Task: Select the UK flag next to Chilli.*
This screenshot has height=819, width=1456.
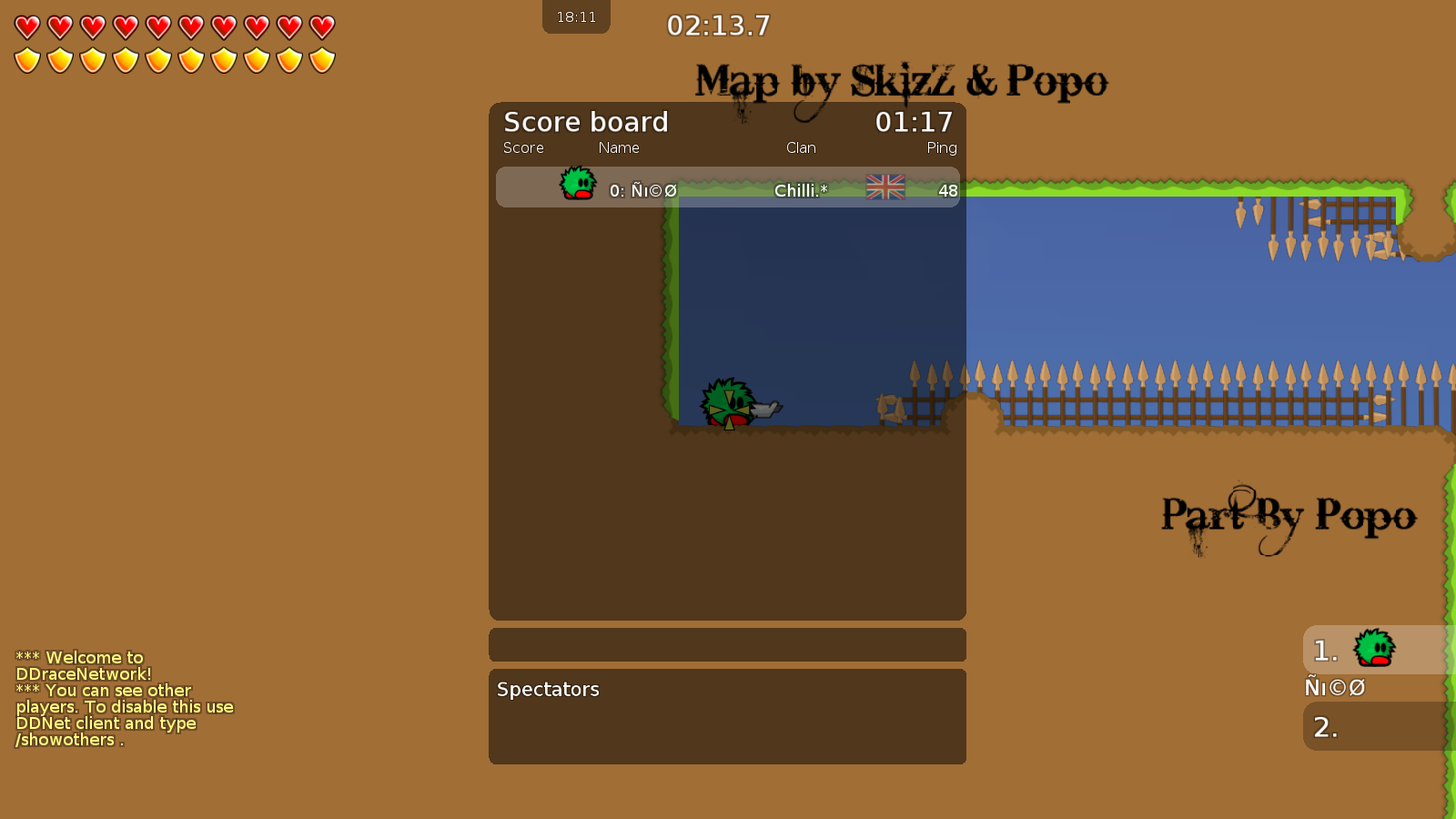Action: 884,188
